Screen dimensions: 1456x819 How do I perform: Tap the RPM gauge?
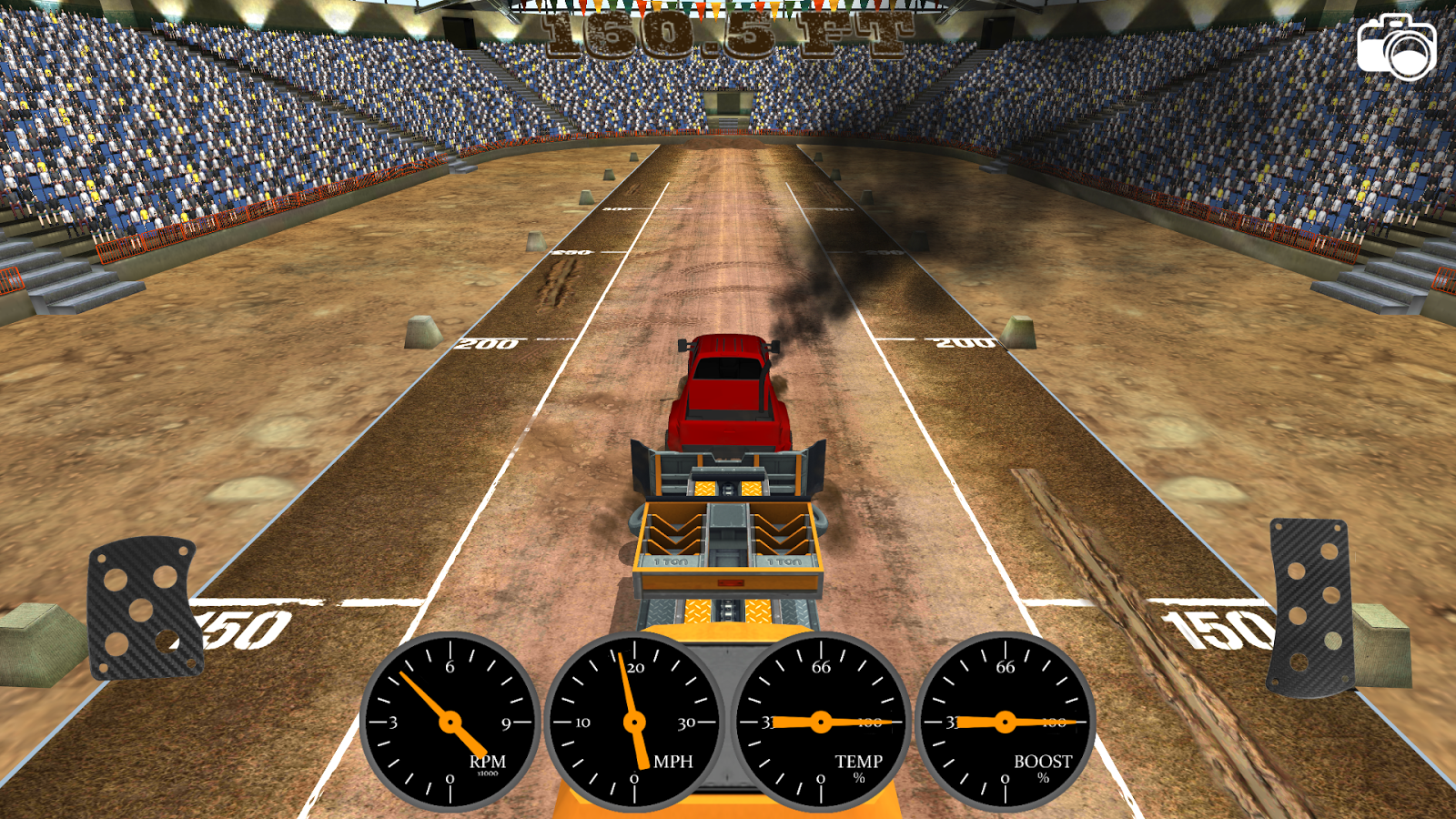point(452,722)
